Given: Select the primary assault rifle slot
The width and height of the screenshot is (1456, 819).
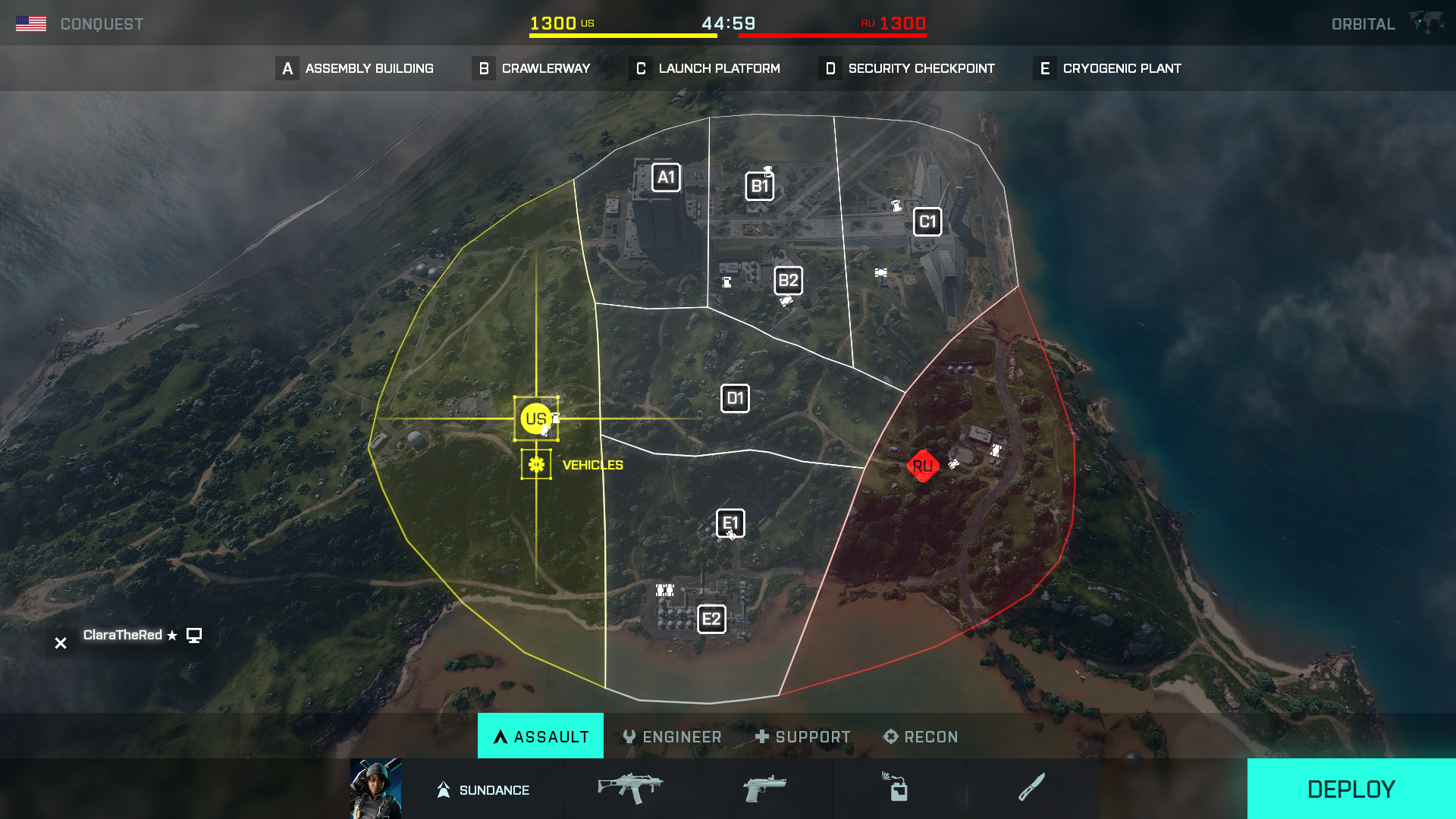Looking at the screenshot, I should [630, 788].
